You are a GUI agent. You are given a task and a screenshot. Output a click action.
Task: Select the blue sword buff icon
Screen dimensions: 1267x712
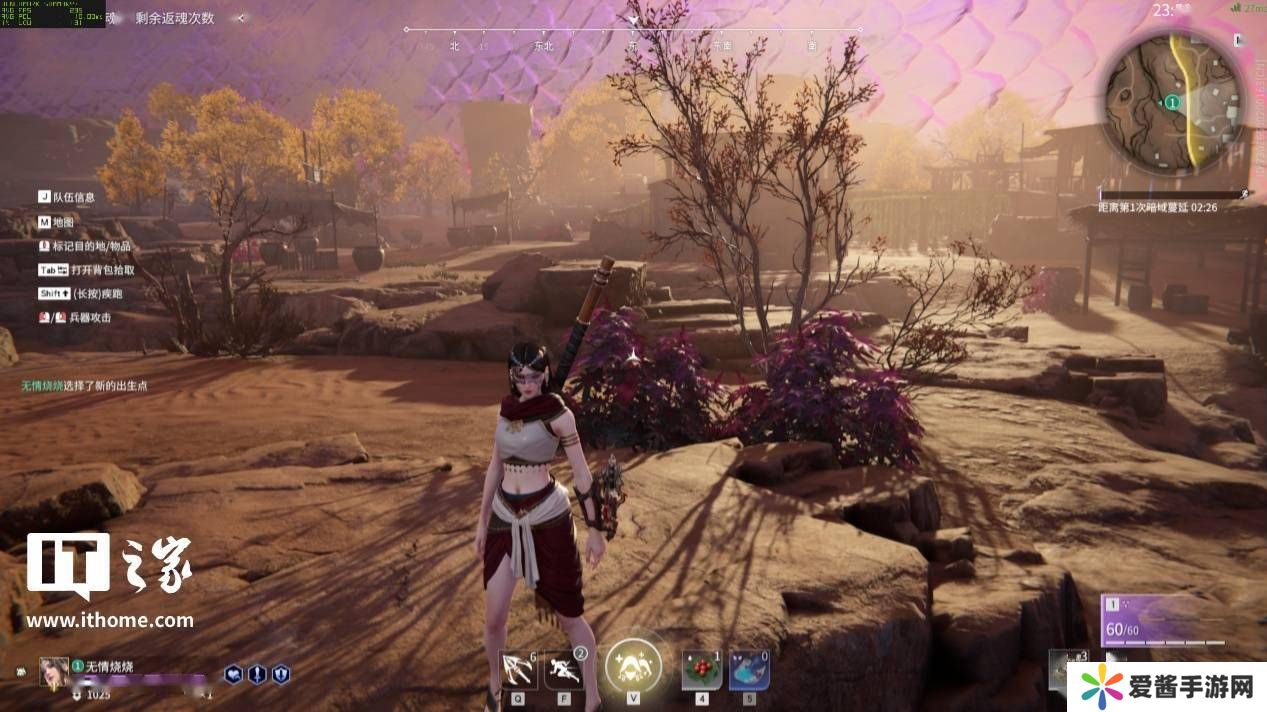point(257,674)
